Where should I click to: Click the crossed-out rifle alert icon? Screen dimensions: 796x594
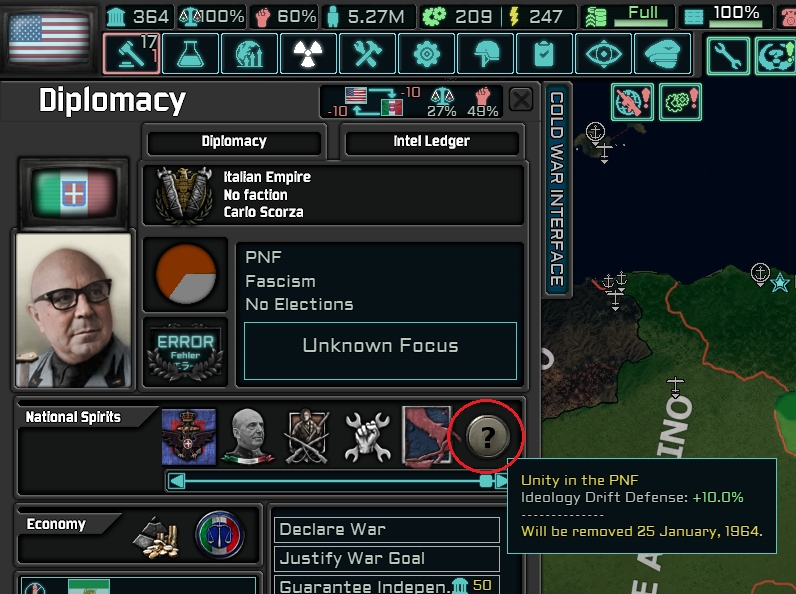[x=632, y=100]
